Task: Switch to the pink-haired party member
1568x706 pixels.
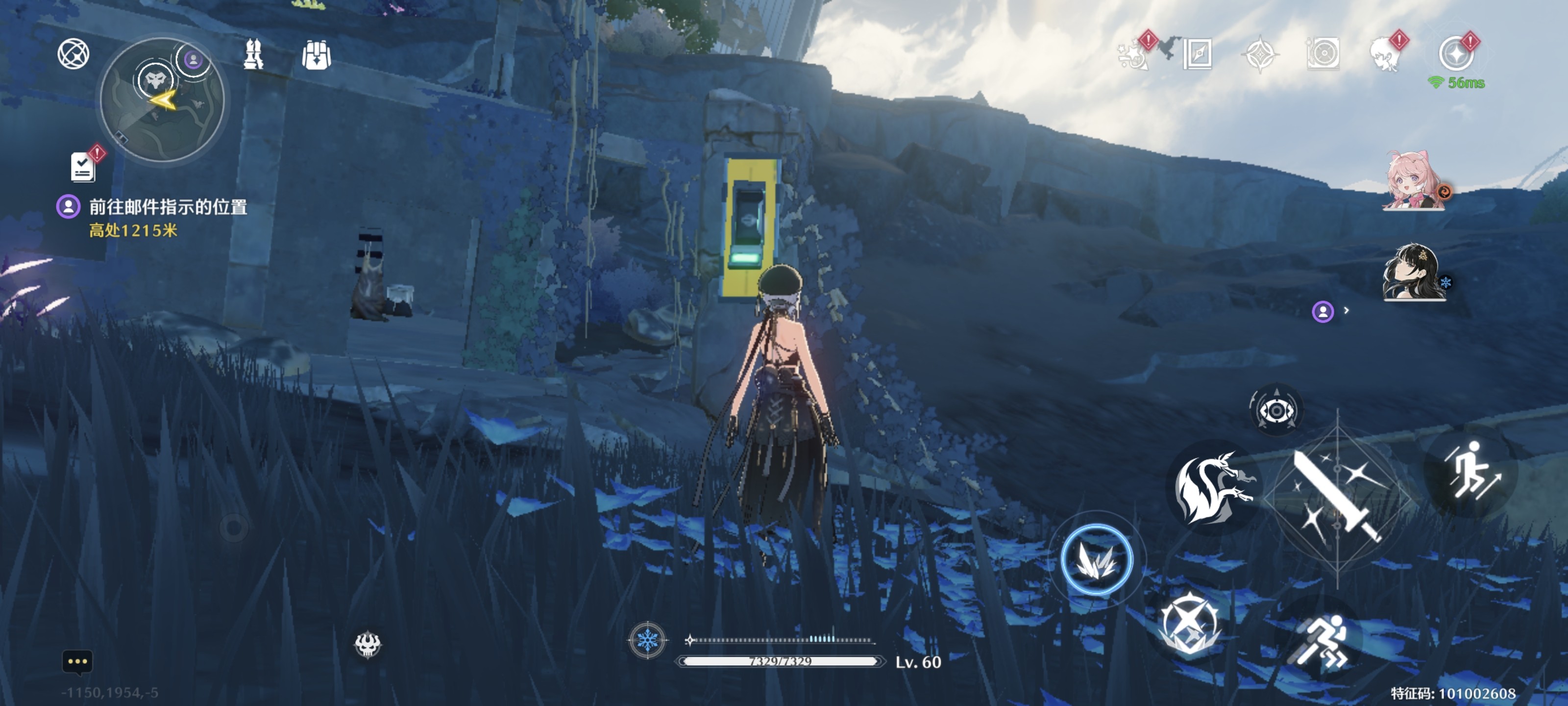Action: point(1413,180)
